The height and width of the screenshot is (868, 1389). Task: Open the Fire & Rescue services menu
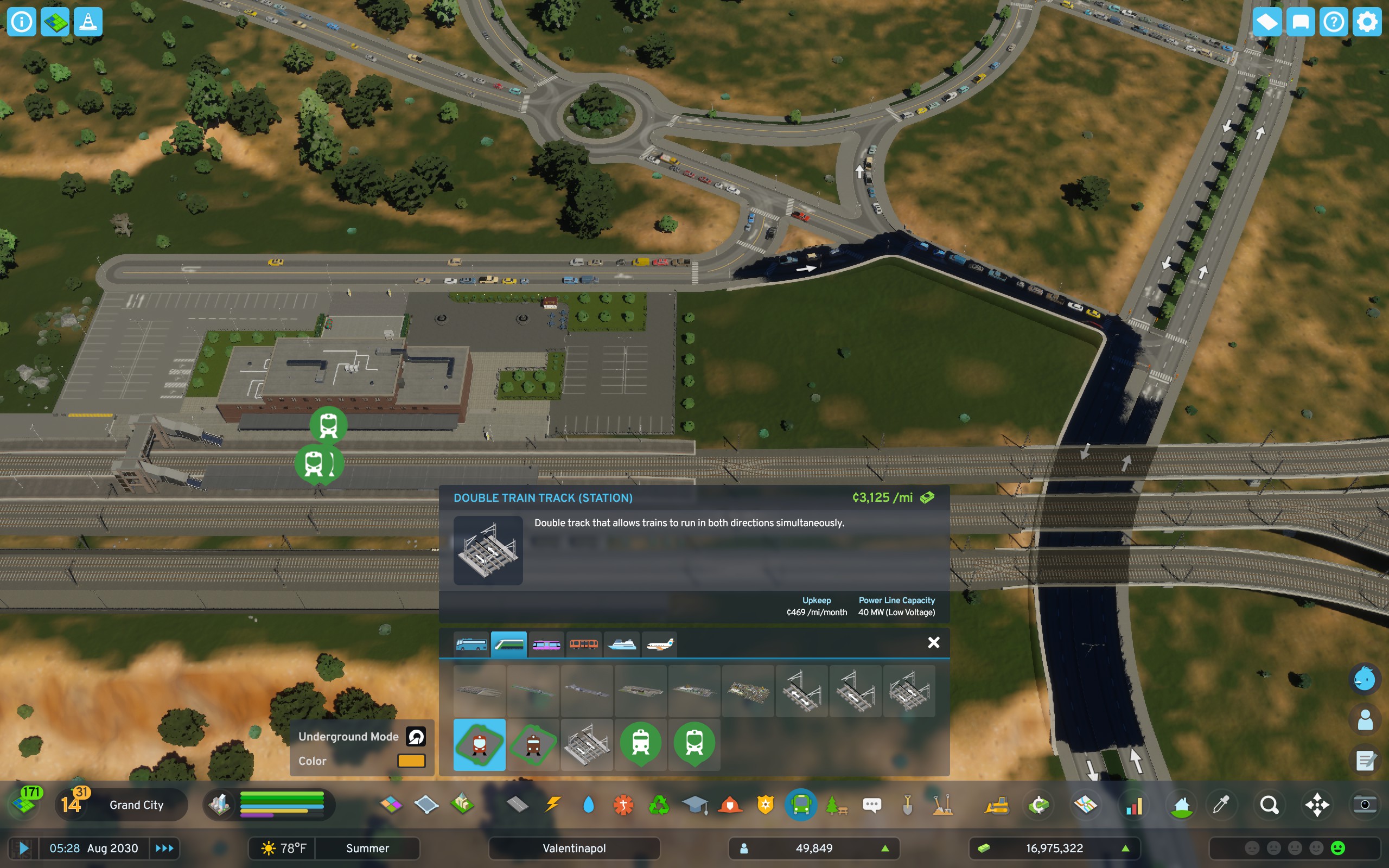[731, 805]
